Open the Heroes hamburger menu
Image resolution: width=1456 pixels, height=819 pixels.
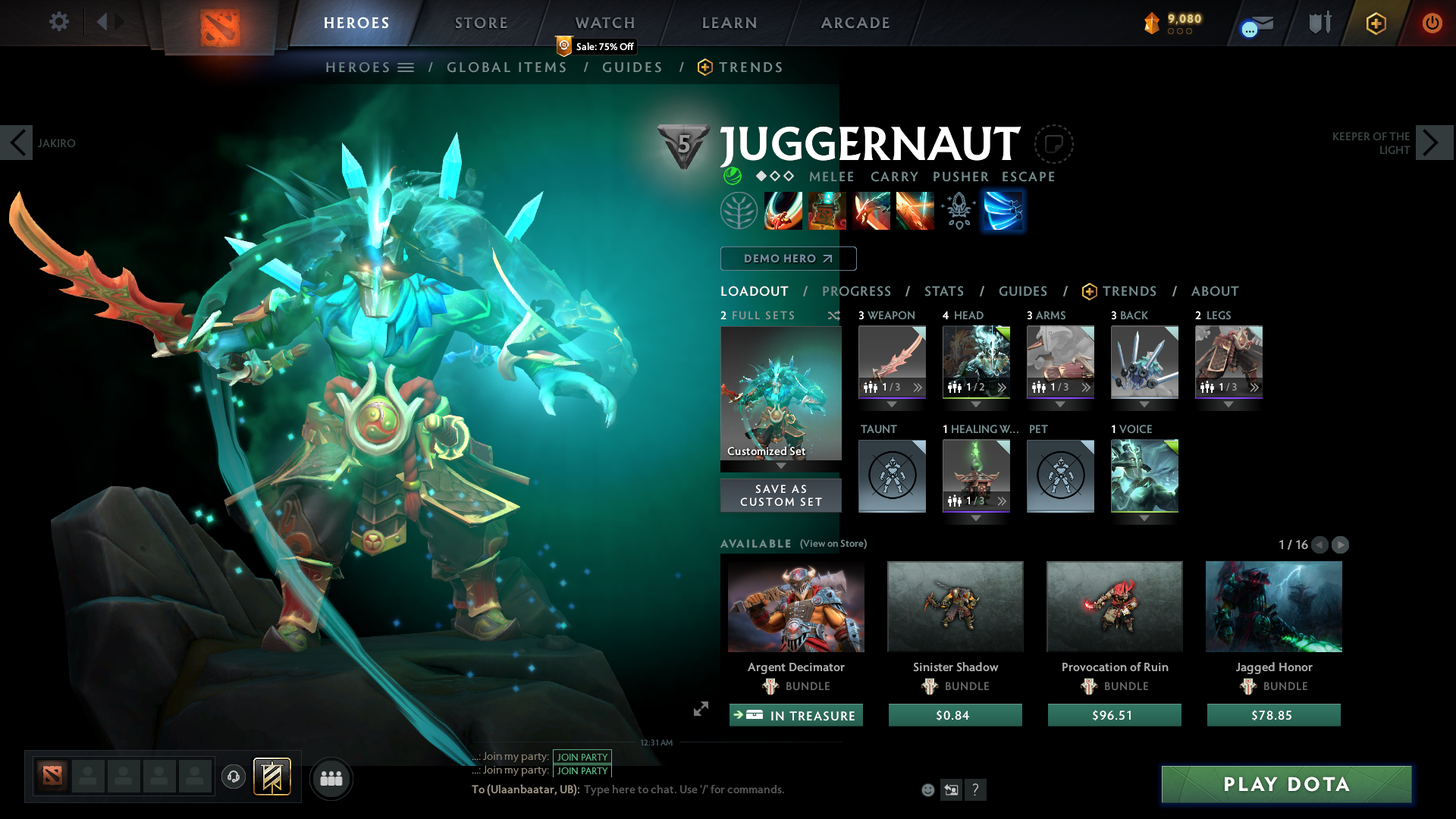(407, 67)
